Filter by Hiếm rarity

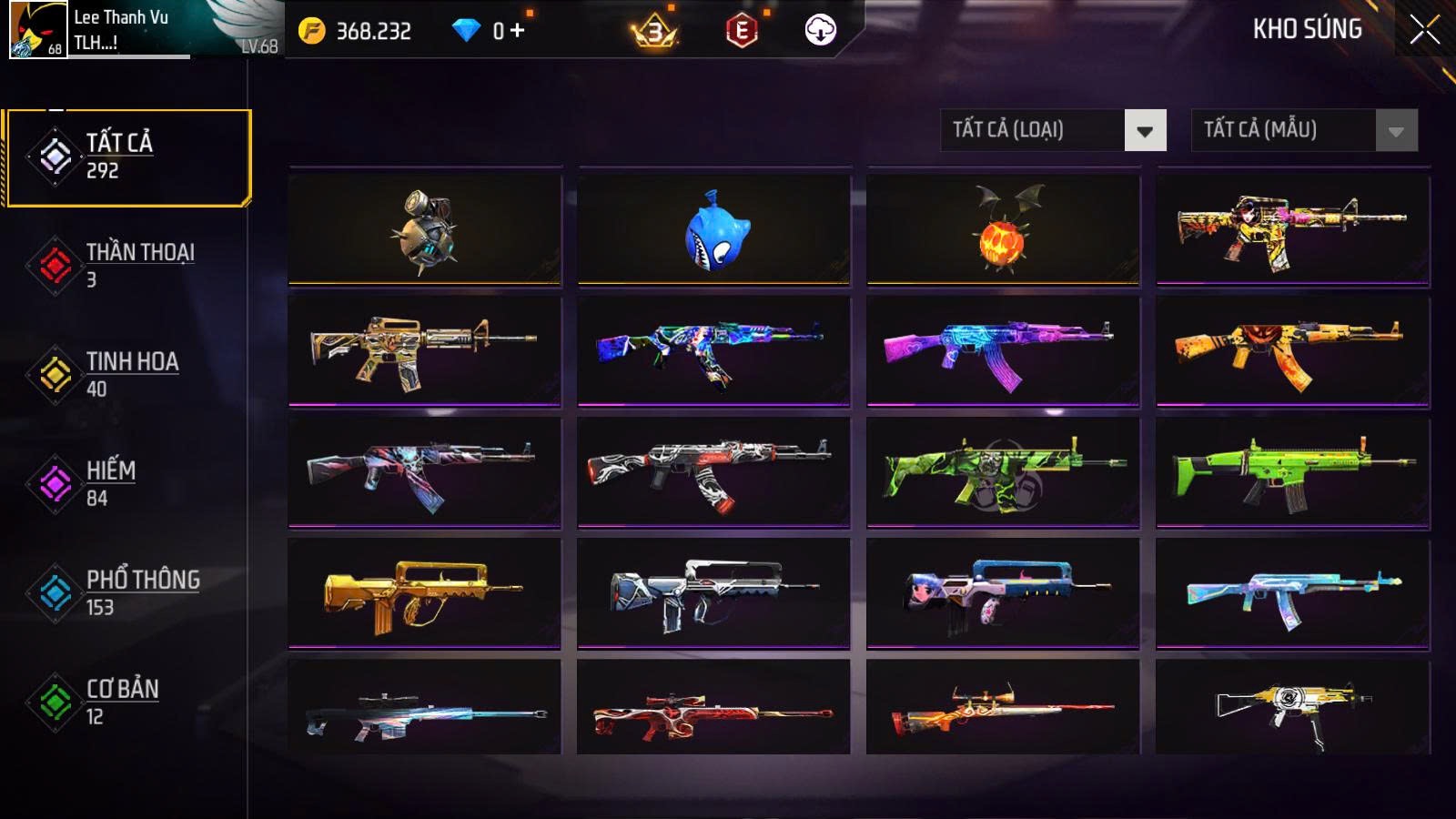click(x=127, y=483)
